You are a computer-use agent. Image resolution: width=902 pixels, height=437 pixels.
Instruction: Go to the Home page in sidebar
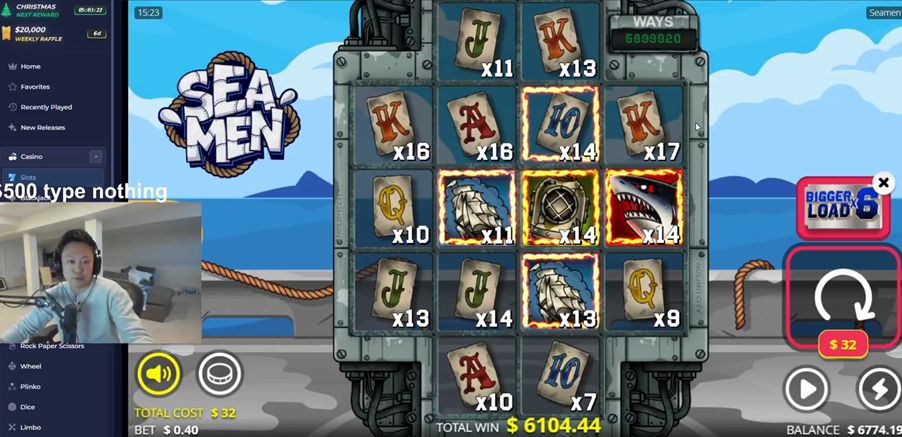click(30, 66)
